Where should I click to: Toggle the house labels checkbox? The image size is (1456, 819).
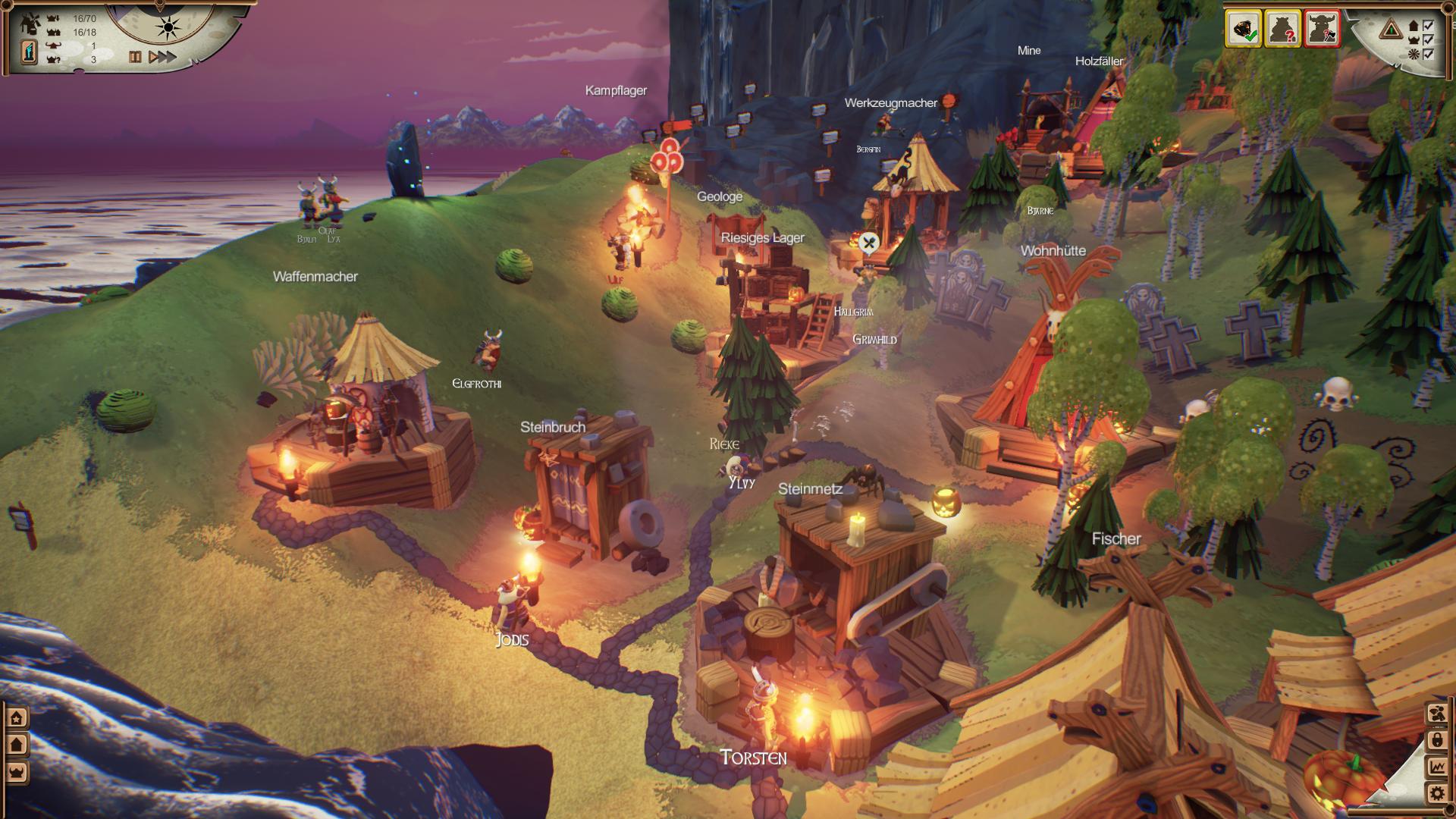click(x=1429, y=26)
